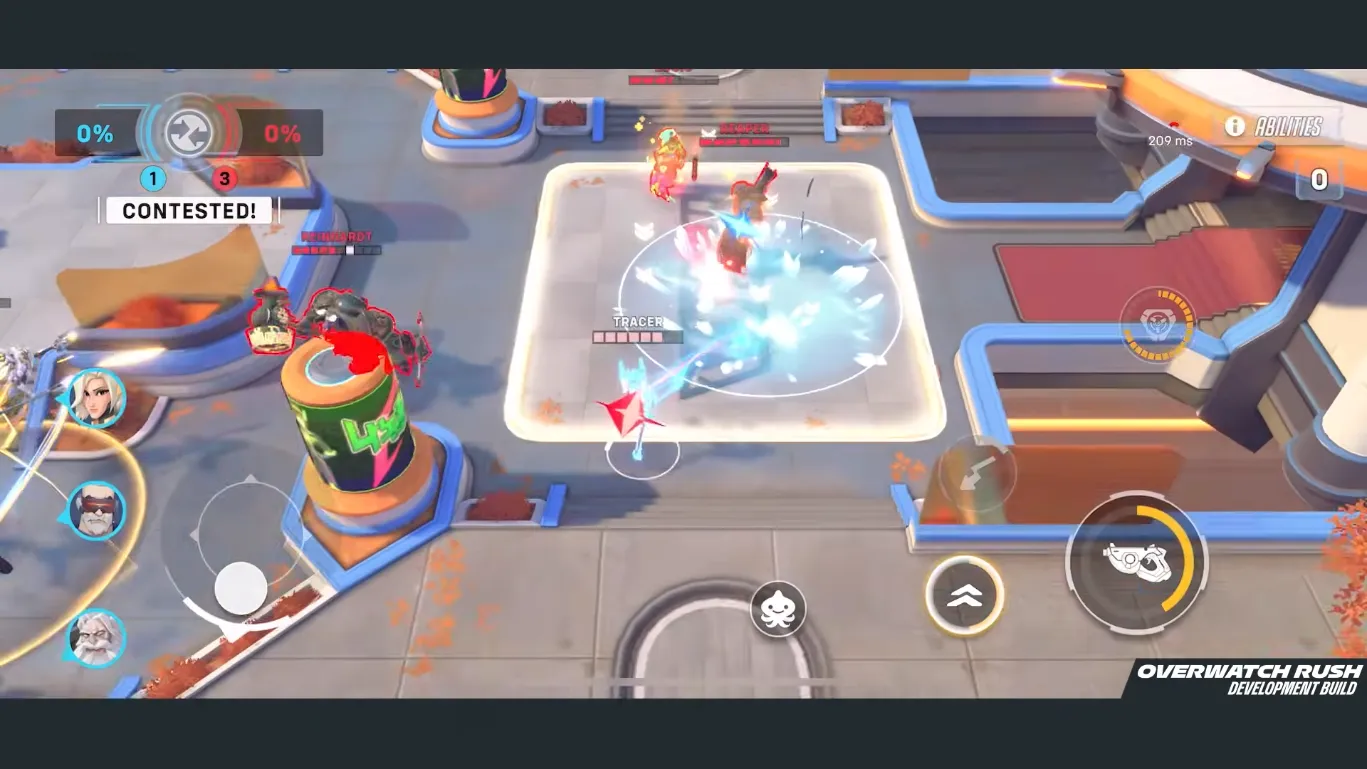
Task: Select the TRACER nameplate label
Action: coord(637,322)
